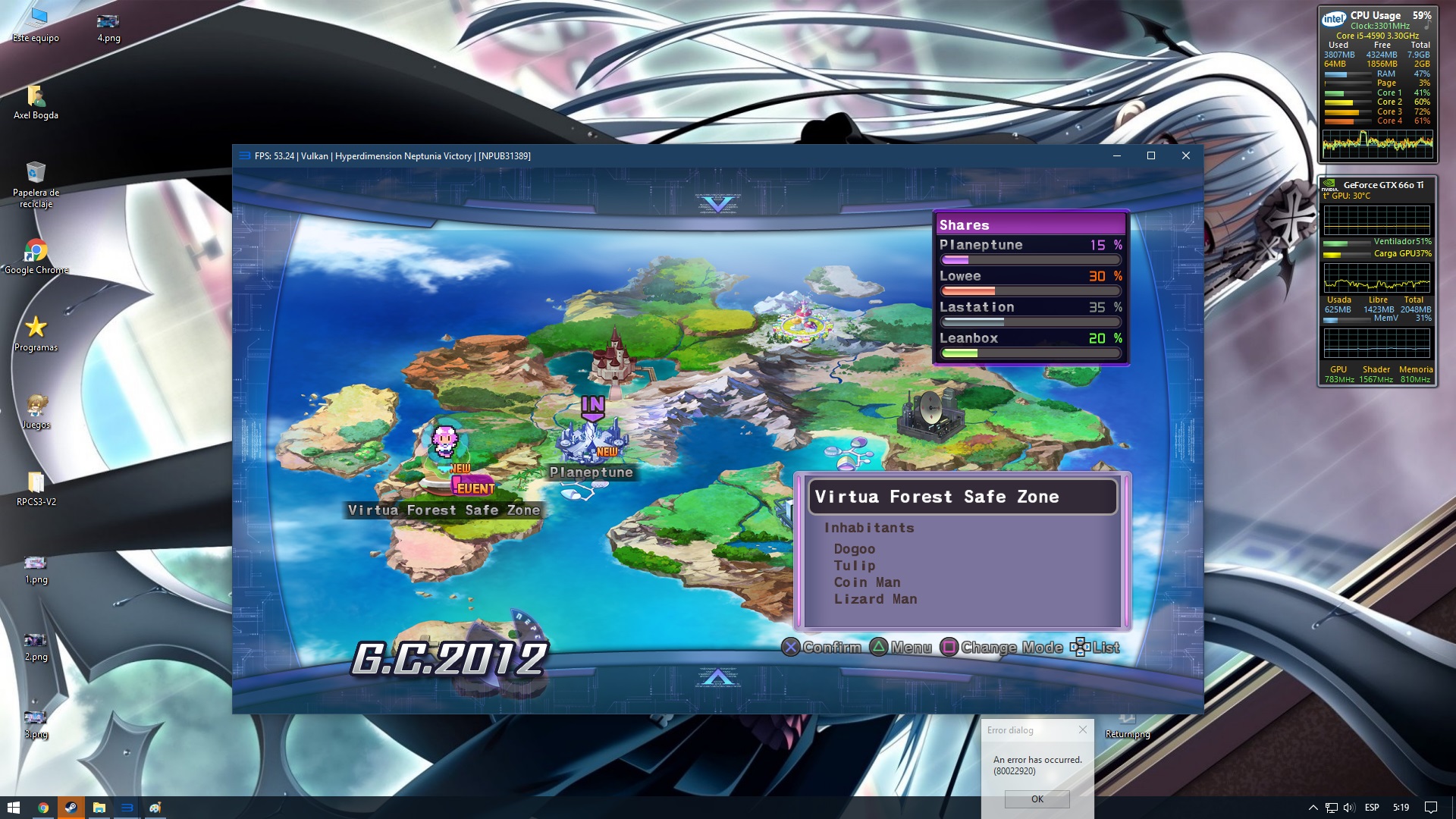Maximize the game window

1151,155
